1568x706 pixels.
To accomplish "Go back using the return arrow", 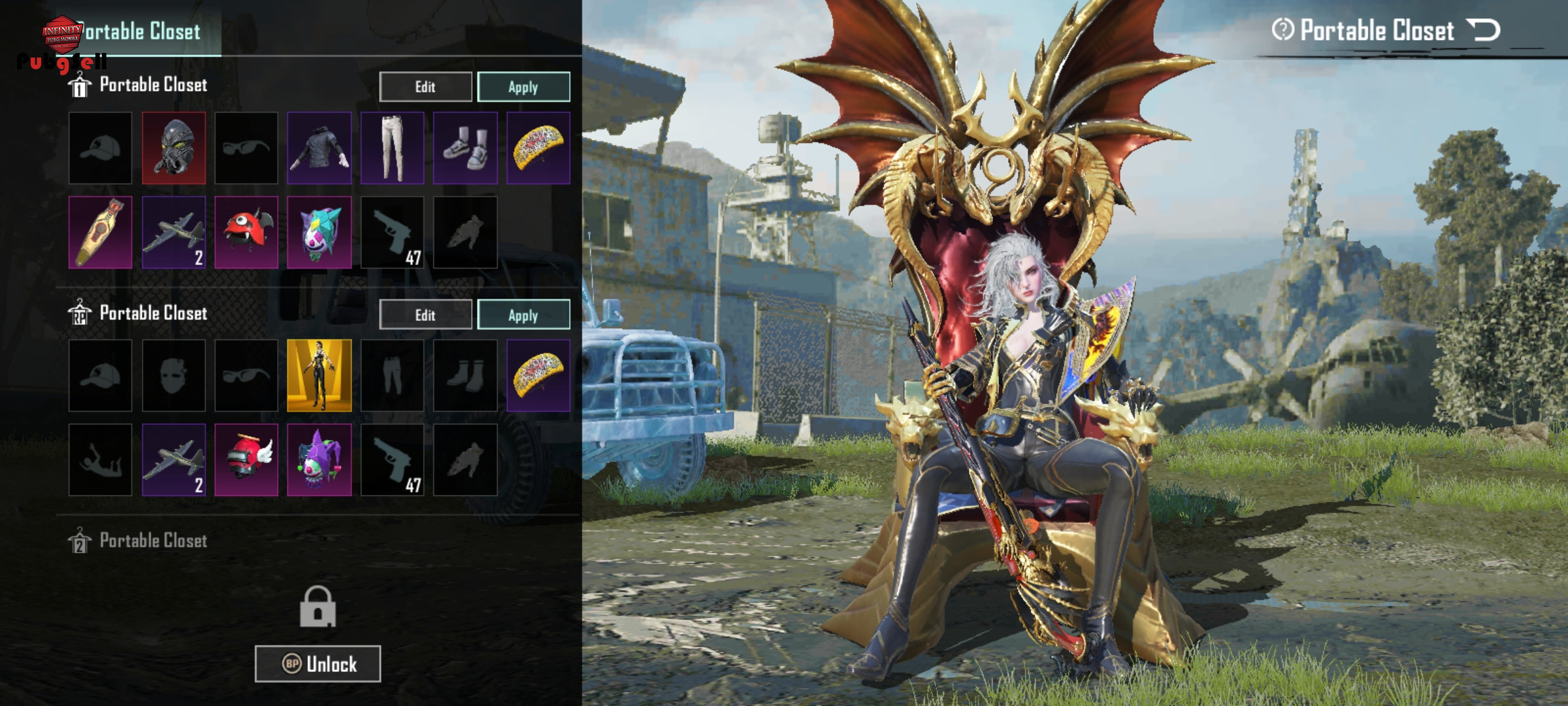I will [x=1483, y=30].
